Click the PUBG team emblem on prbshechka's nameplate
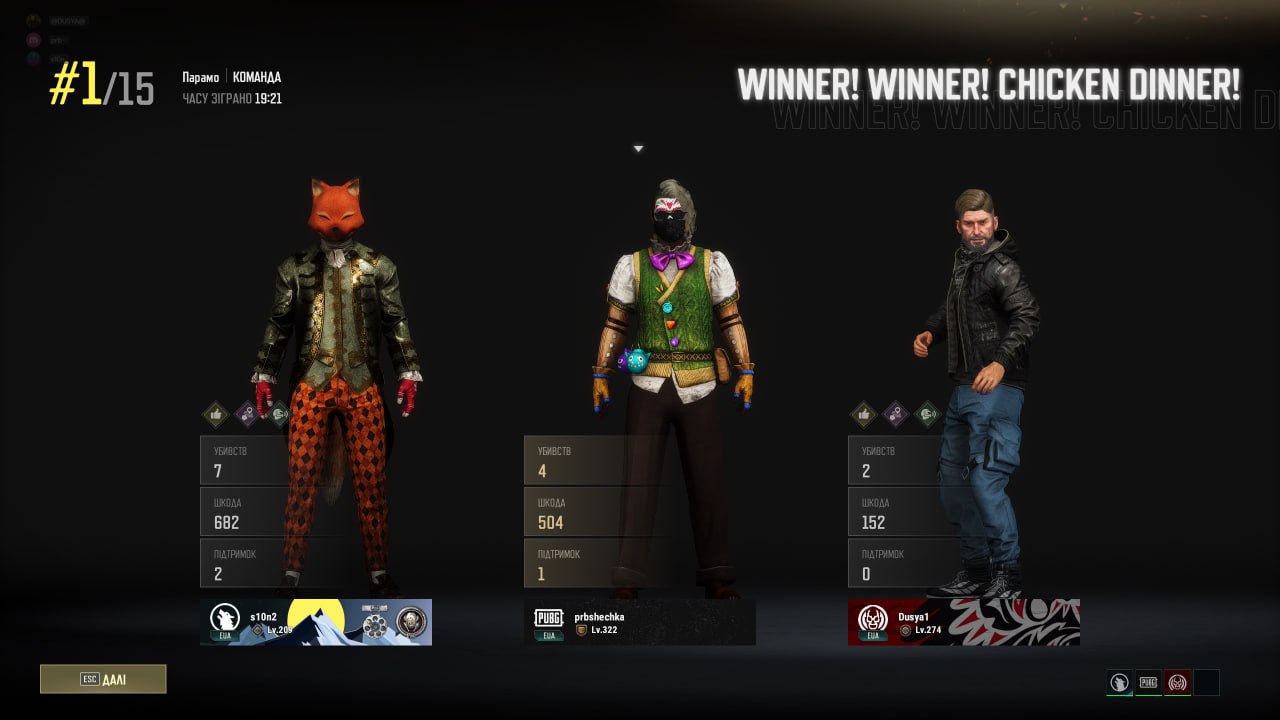The height and width of the screenshot is (720, 1280). click(x=547, y=618)
